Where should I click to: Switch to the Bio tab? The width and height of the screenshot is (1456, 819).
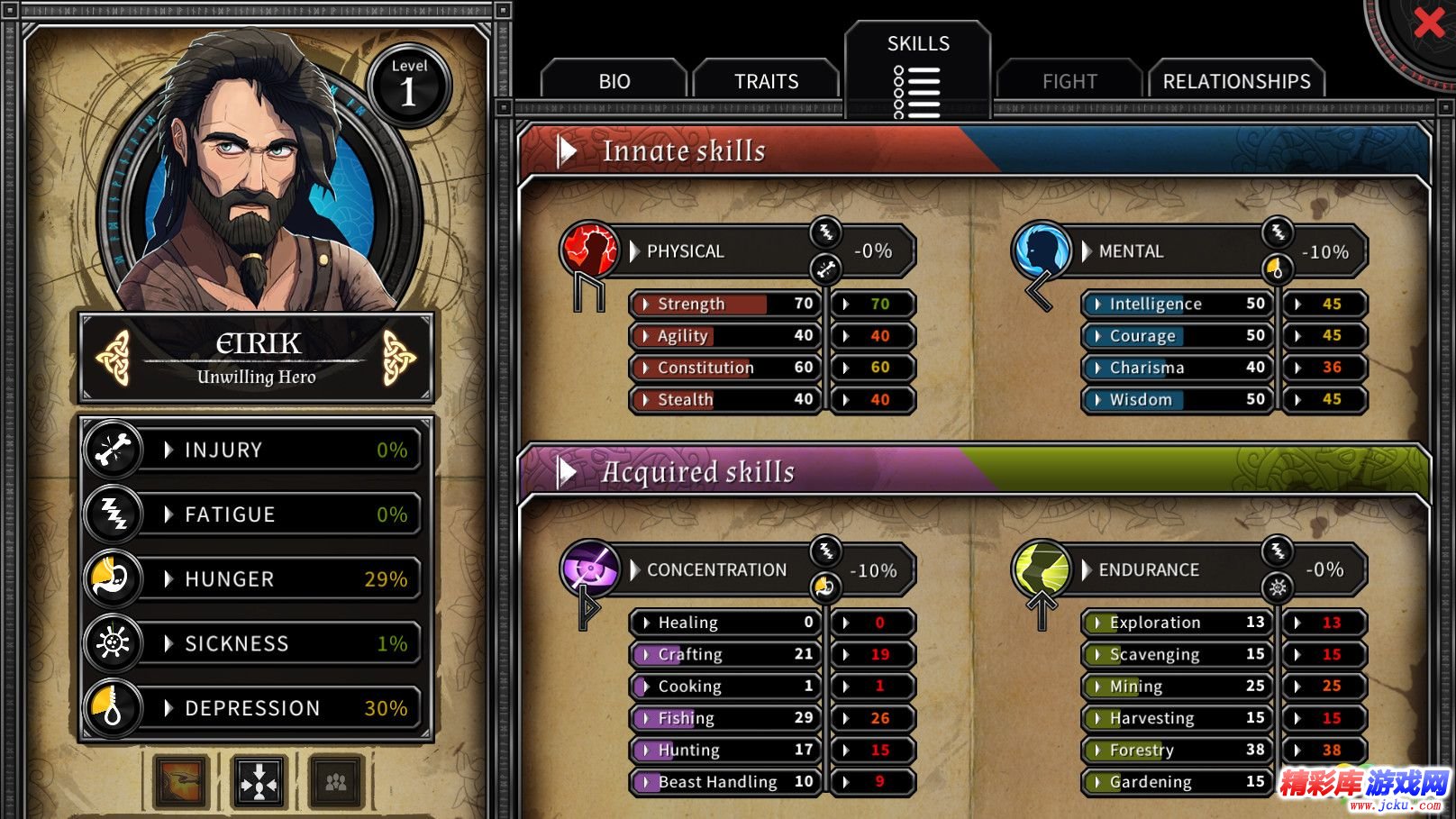(614, 81)
